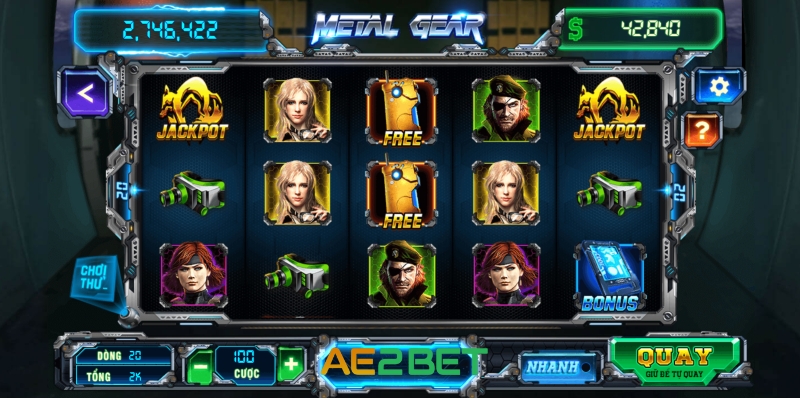Increase the bet with the plus button

290,365
